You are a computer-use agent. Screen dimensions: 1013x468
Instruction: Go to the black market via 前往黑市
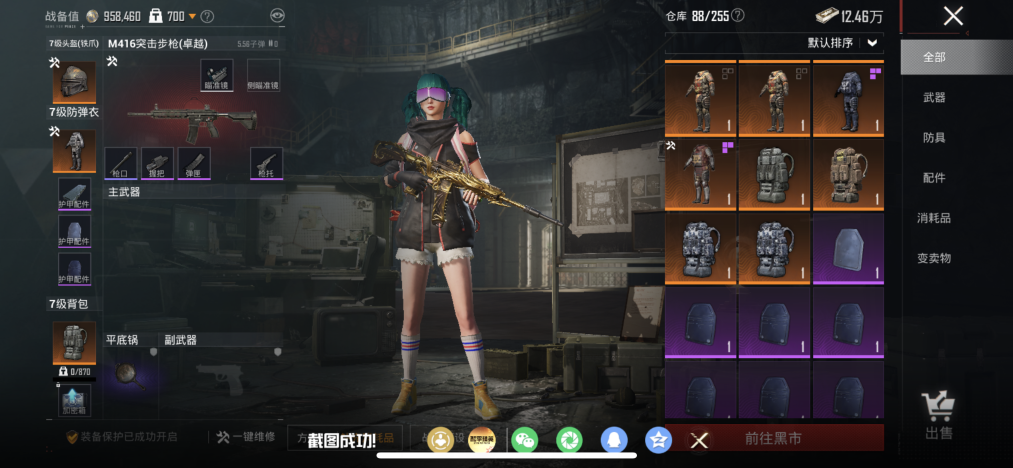[x=774, y=438]
